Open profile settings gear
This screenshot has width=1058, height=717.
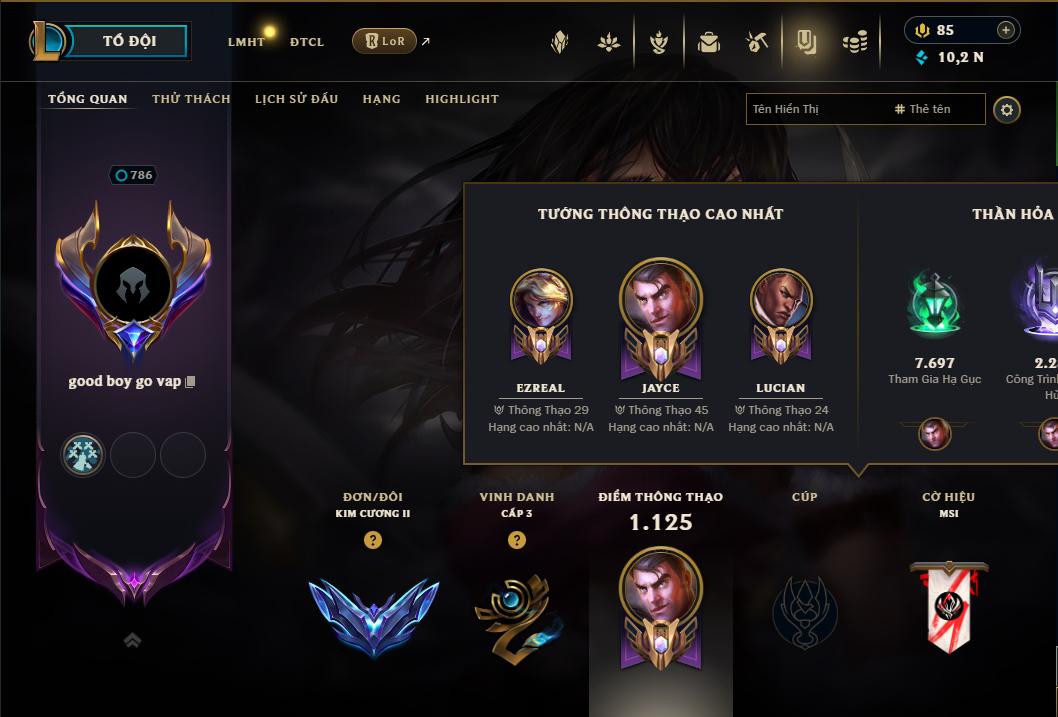(1007, 109)
